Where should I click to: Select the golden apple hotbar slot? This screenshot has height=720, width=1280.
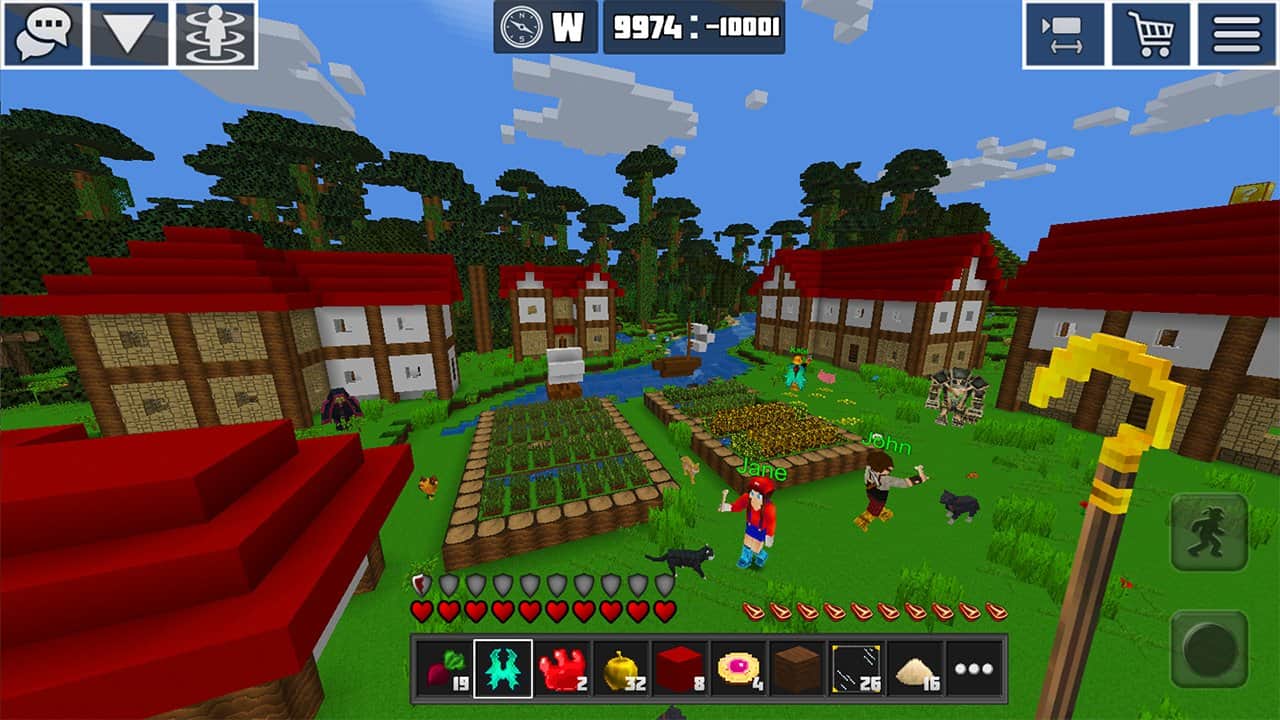pyautogui.click(x=621, y=668)
